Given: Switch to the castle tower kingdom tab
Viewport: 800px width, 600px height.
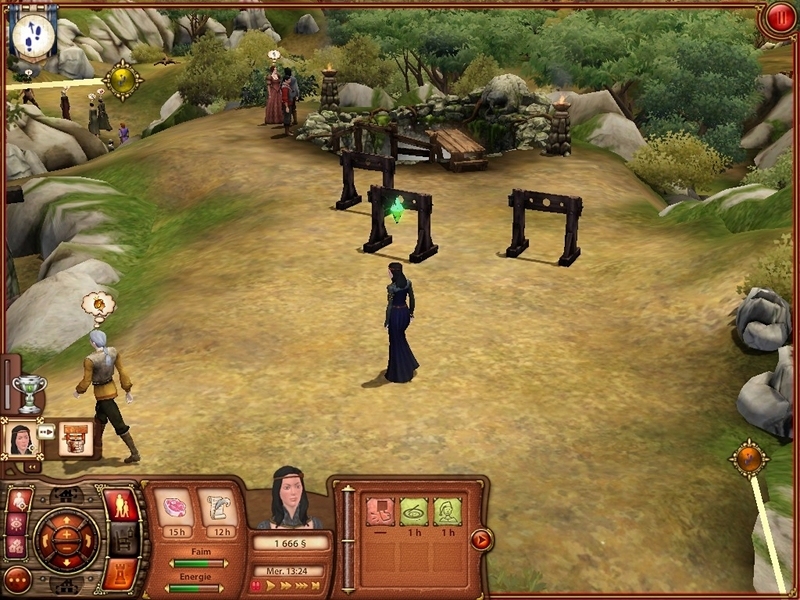Looking at the screenshot, I should click(119, 573).
